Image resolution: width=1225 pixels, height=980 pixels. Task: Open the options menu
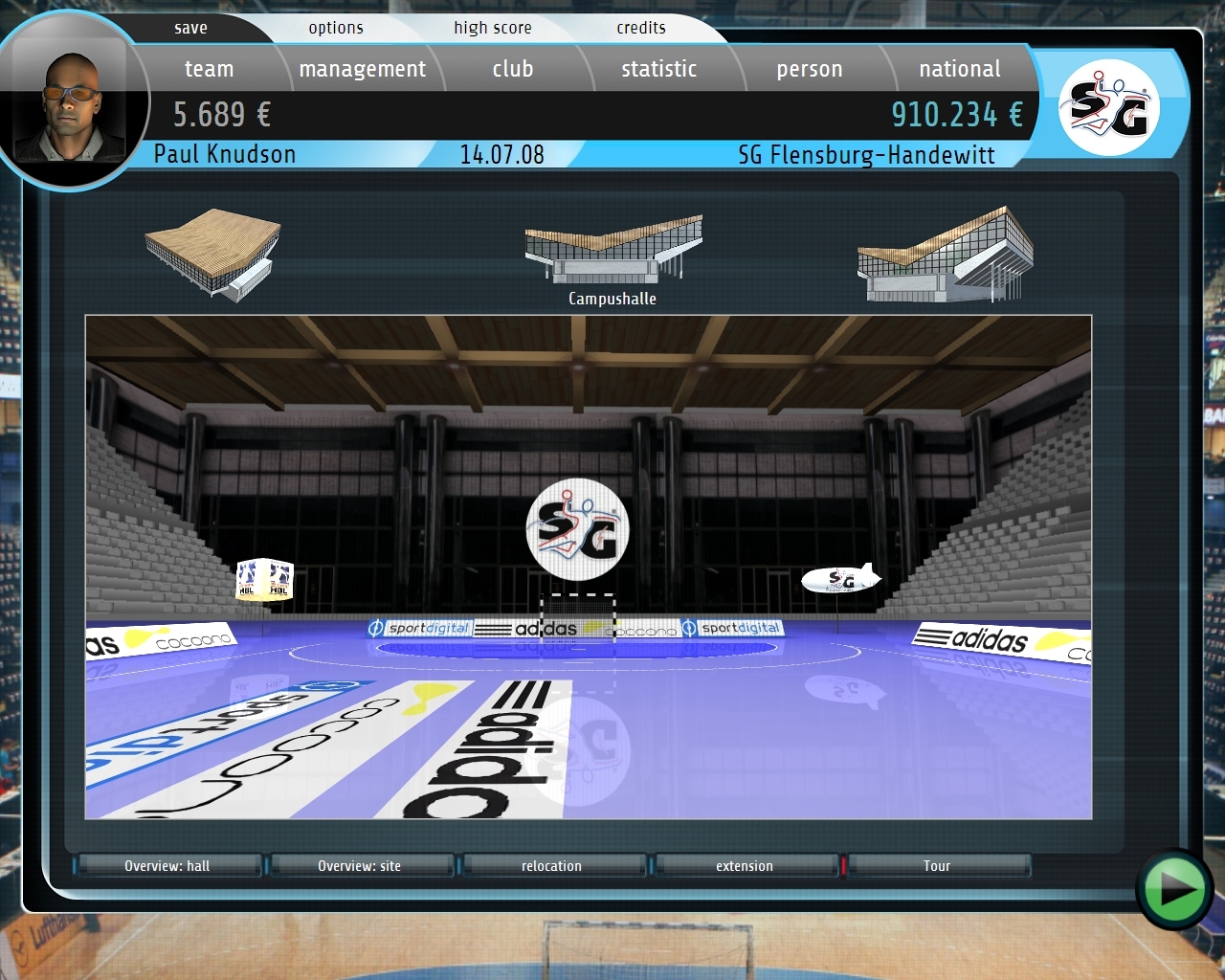click(x=336, y=28)
